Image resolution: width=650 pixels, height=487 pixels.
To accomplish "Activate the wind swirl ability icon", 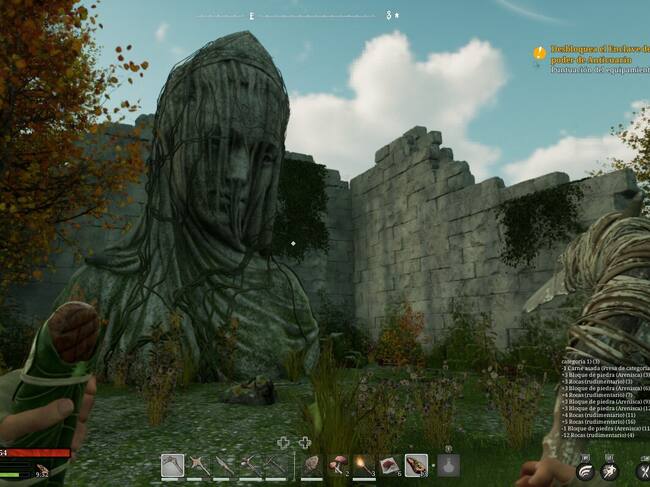I will [585, 471].
